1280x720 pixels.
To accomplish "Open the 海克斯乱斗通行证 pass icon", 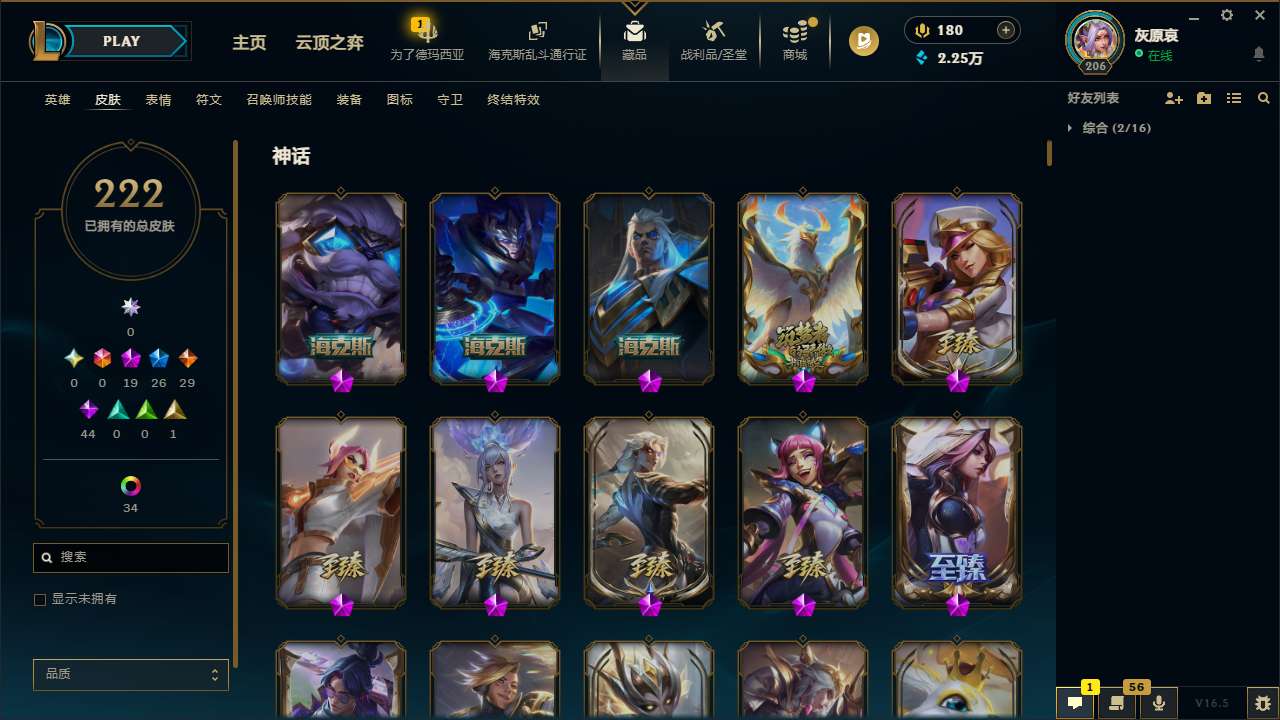I will click(537, 40).
